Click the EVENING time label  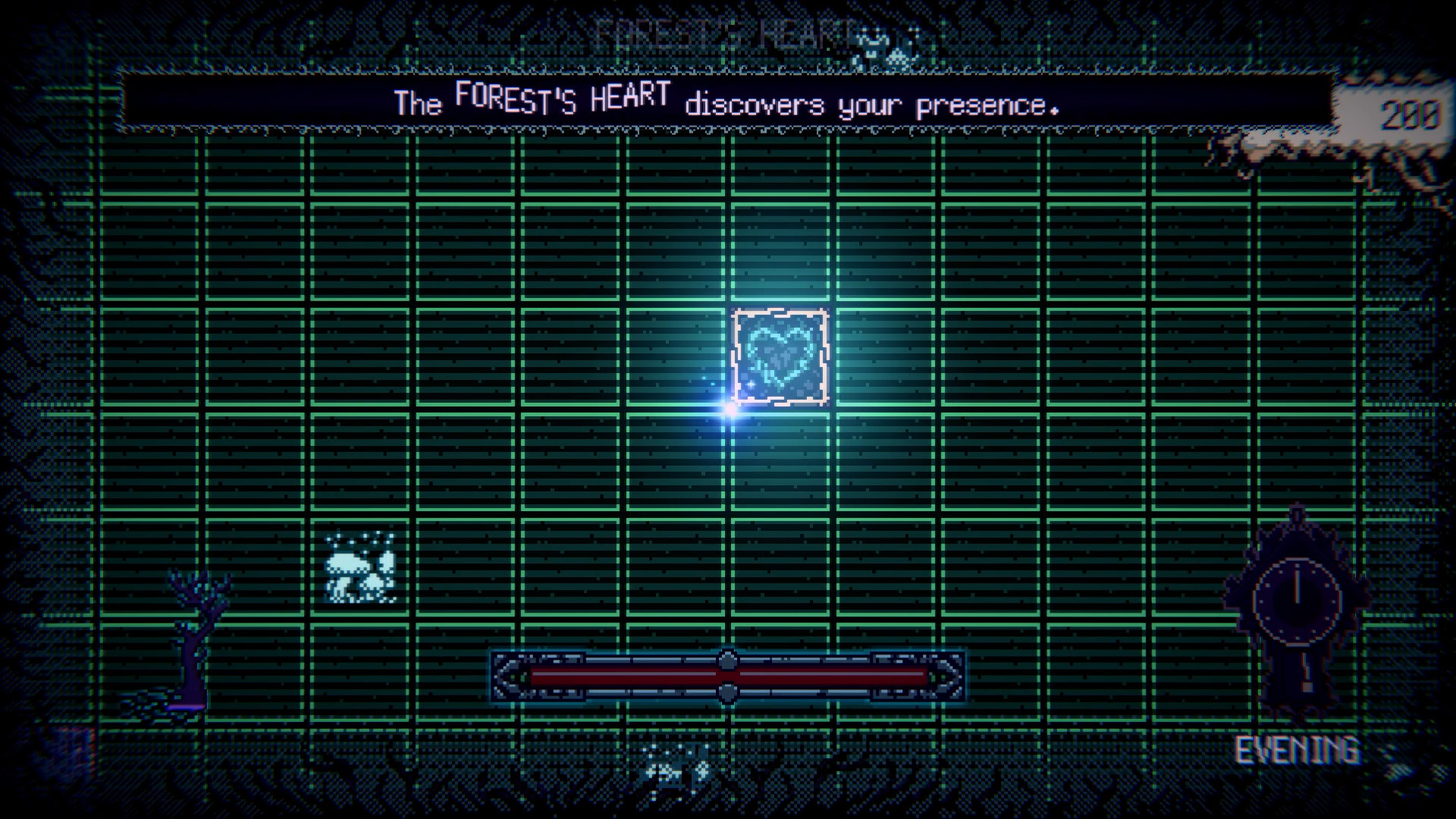(x=1298, y=751)
